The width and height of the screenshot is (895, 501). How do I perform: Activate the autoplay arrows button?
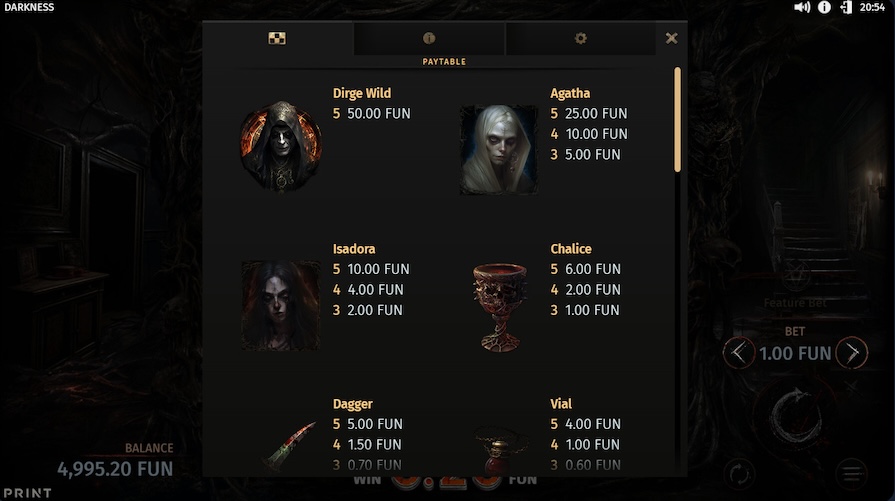coord(737,473)
